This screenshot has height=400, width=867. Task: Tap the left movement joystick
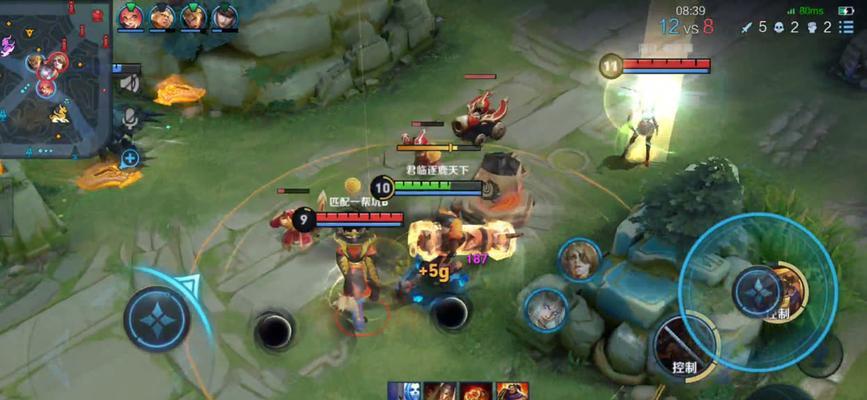click(157, 318)
